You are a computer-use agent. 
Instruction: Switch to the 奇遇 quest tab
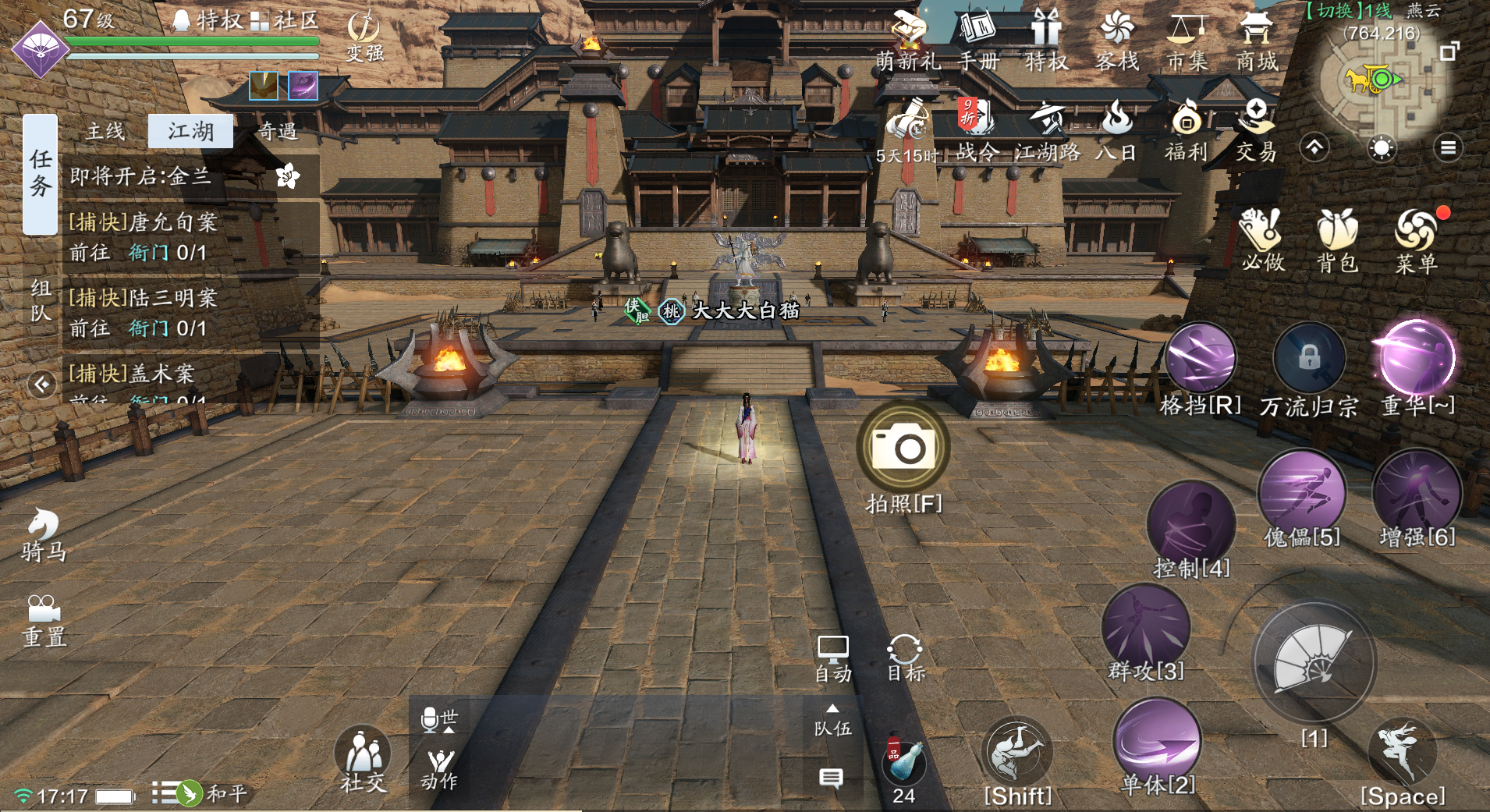coord(278,131)
